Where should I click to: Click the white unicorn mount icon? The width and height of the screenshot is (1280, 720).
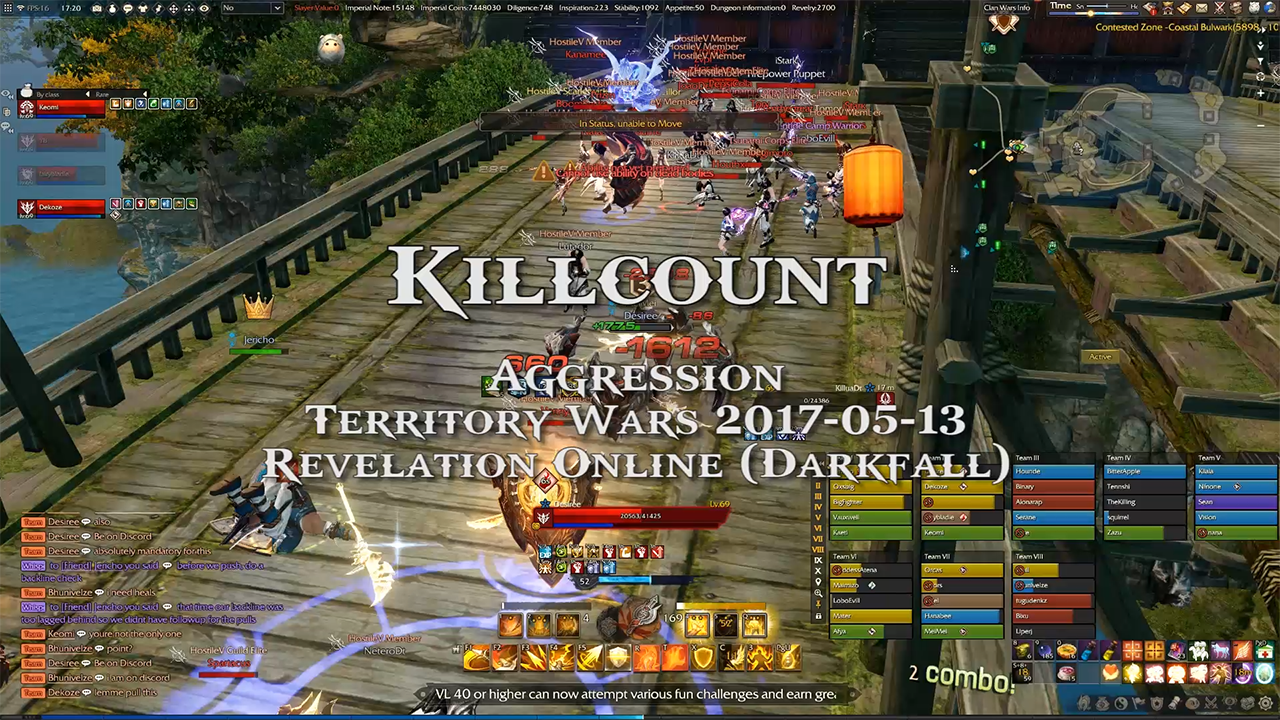coord(1218,651)
